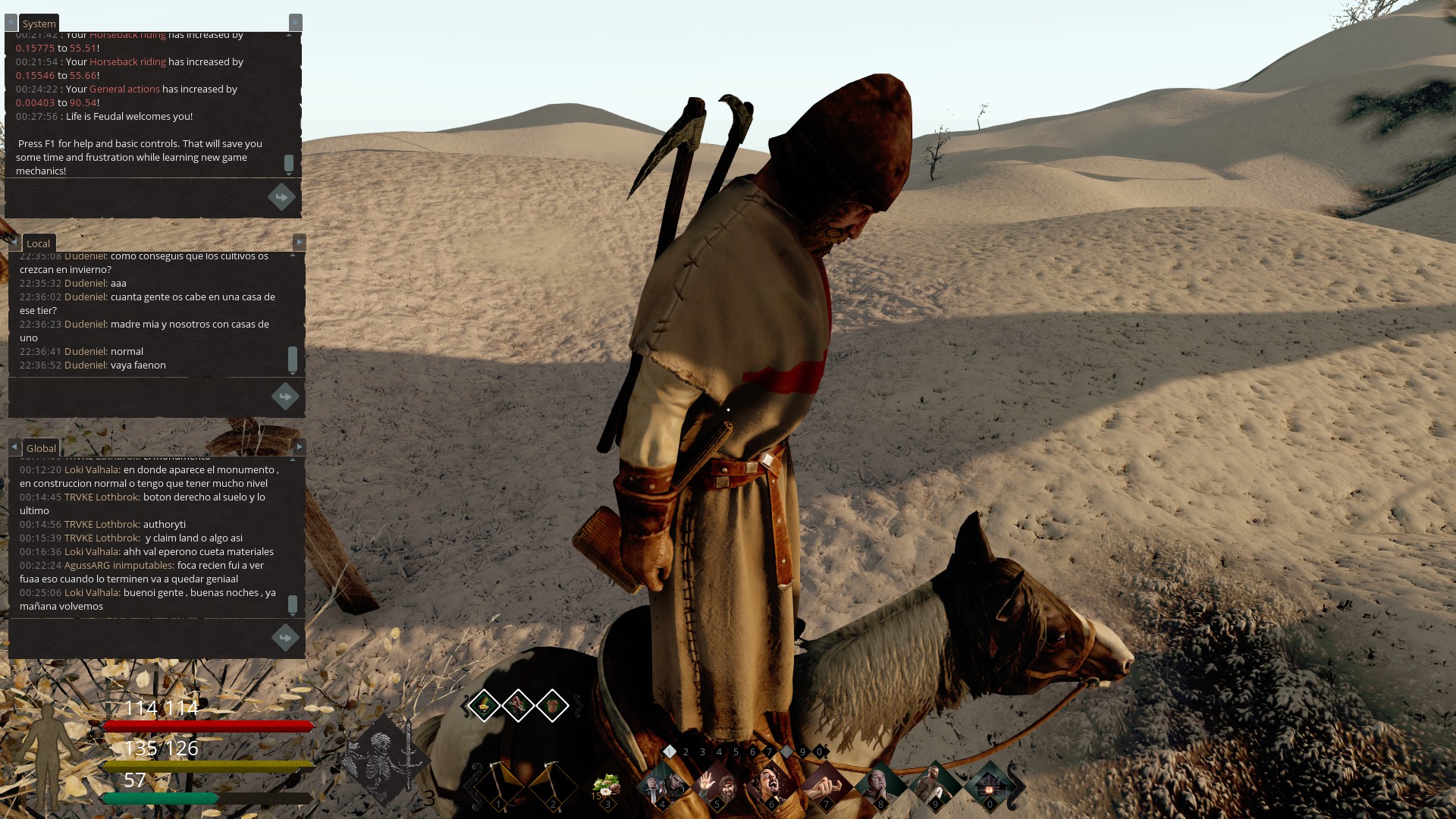Toggle hotbar page 1
Screen dimensions: 1456x819
coord(670,753)
